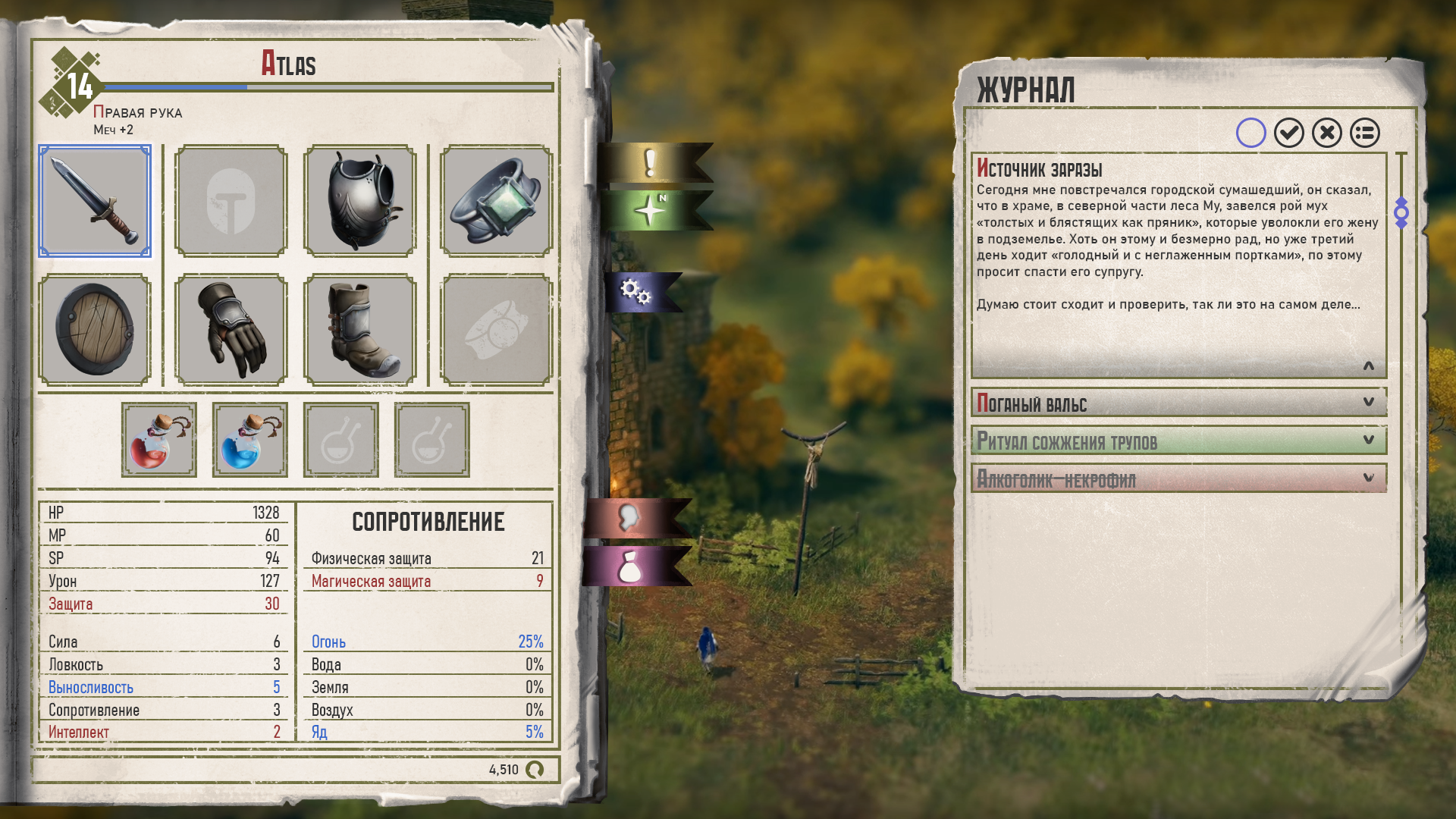Click the leather boots slot
Screen dimensions: 1456x819
[359, 330]
